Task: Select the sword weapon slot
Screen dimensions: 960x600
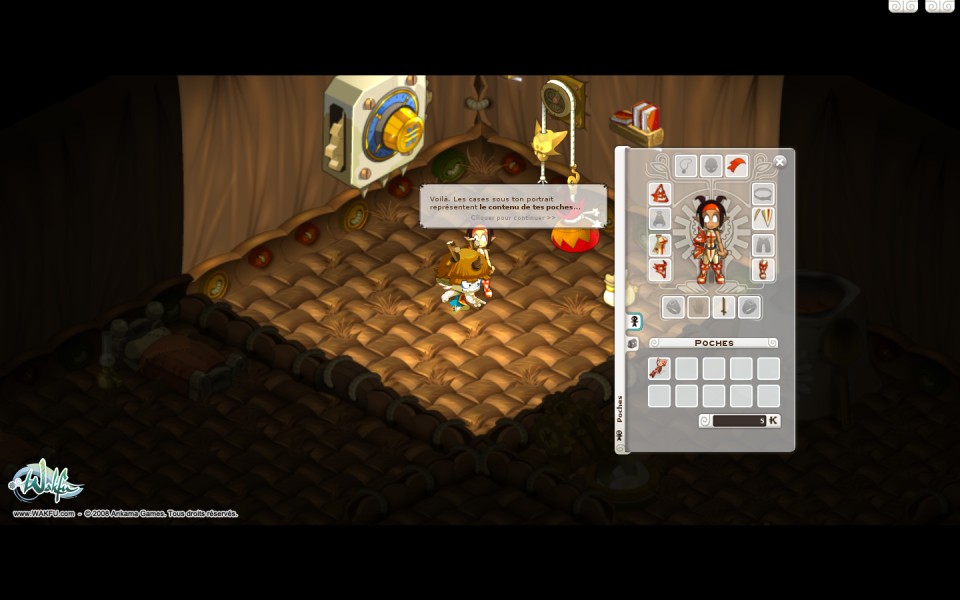Action: 723,307
